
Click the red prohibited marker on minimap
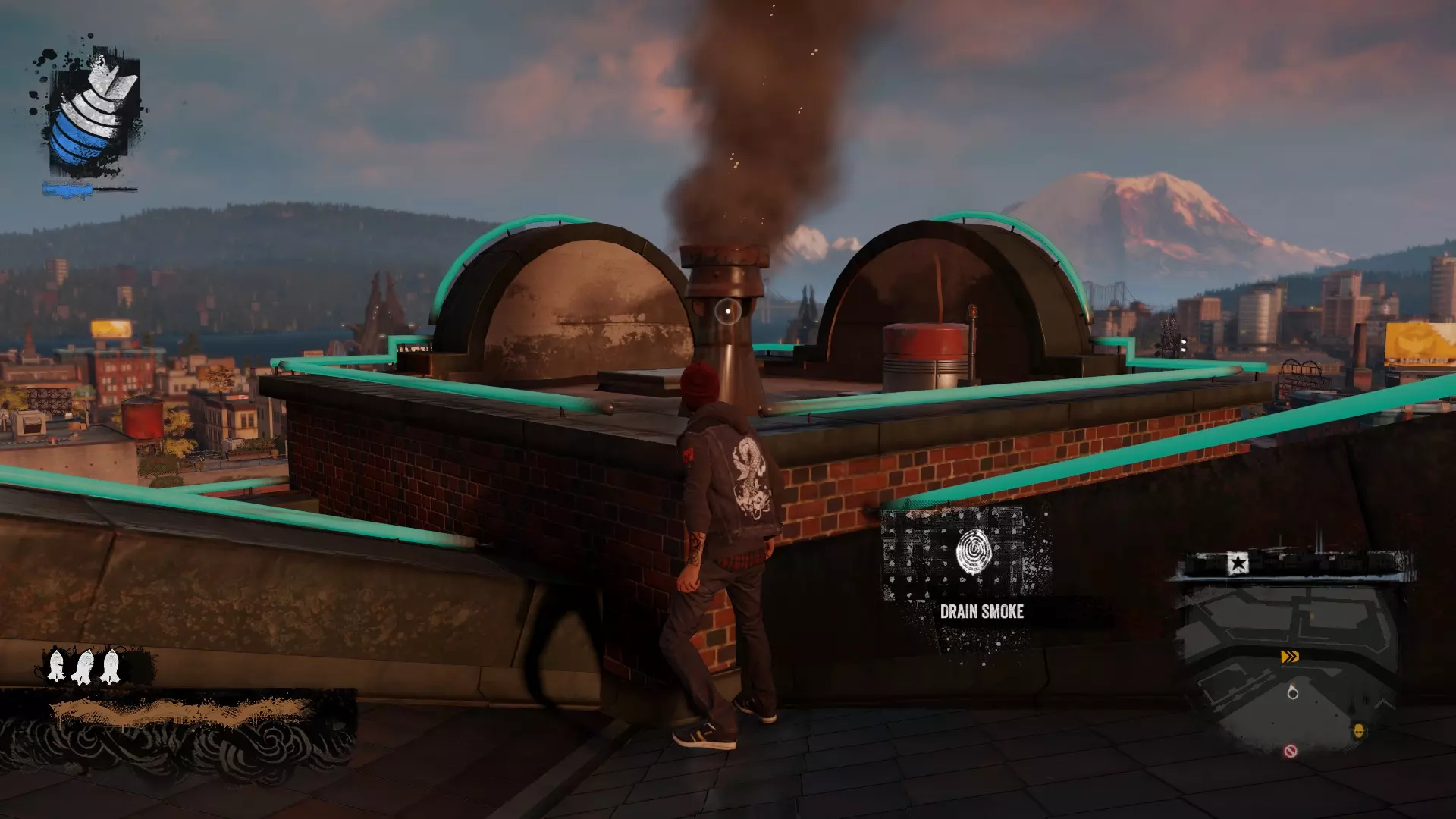(1291, 752)
